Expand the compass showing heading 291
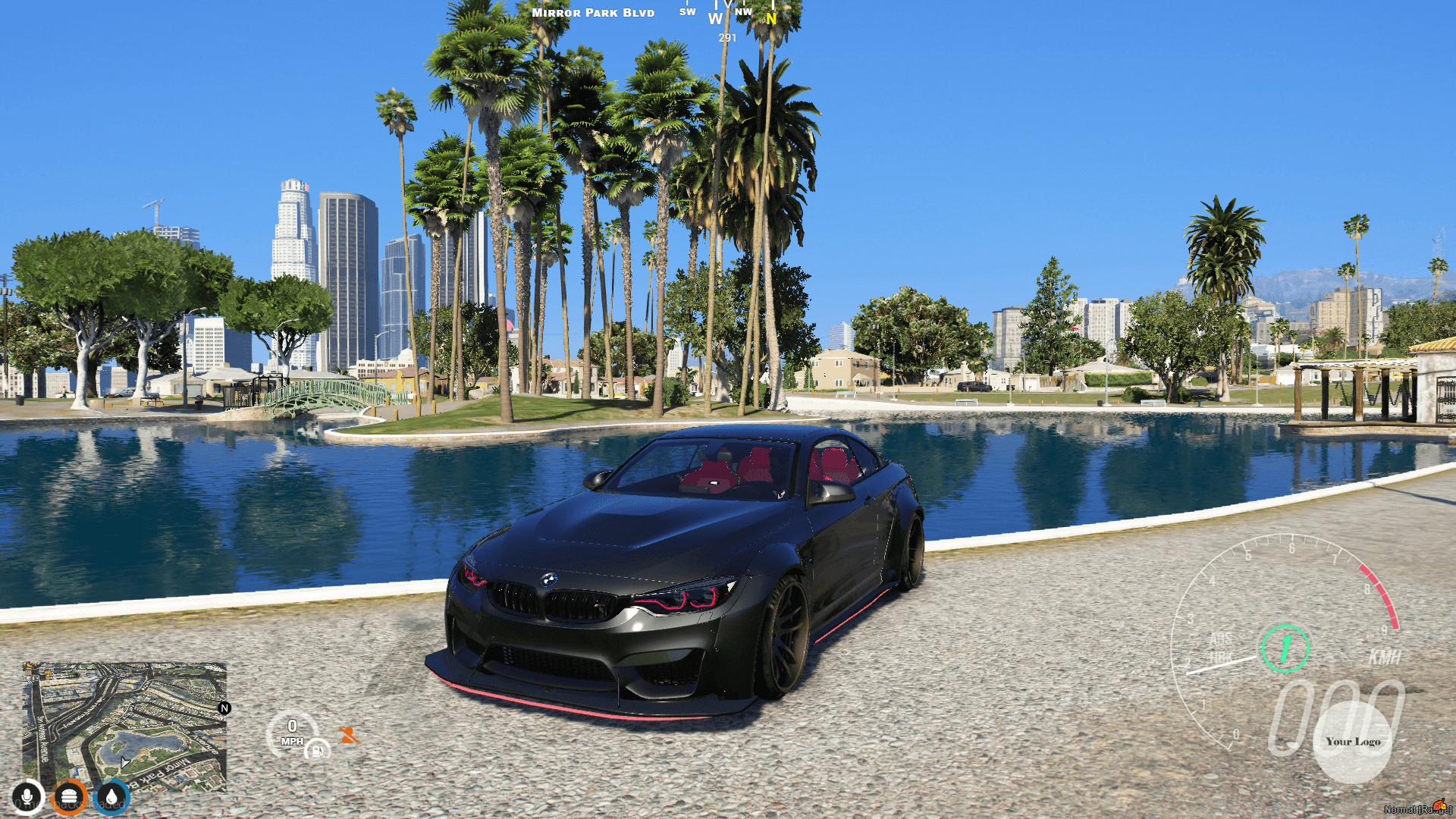Viewport: 1456px width, 819px height. (x=726, y=37)
